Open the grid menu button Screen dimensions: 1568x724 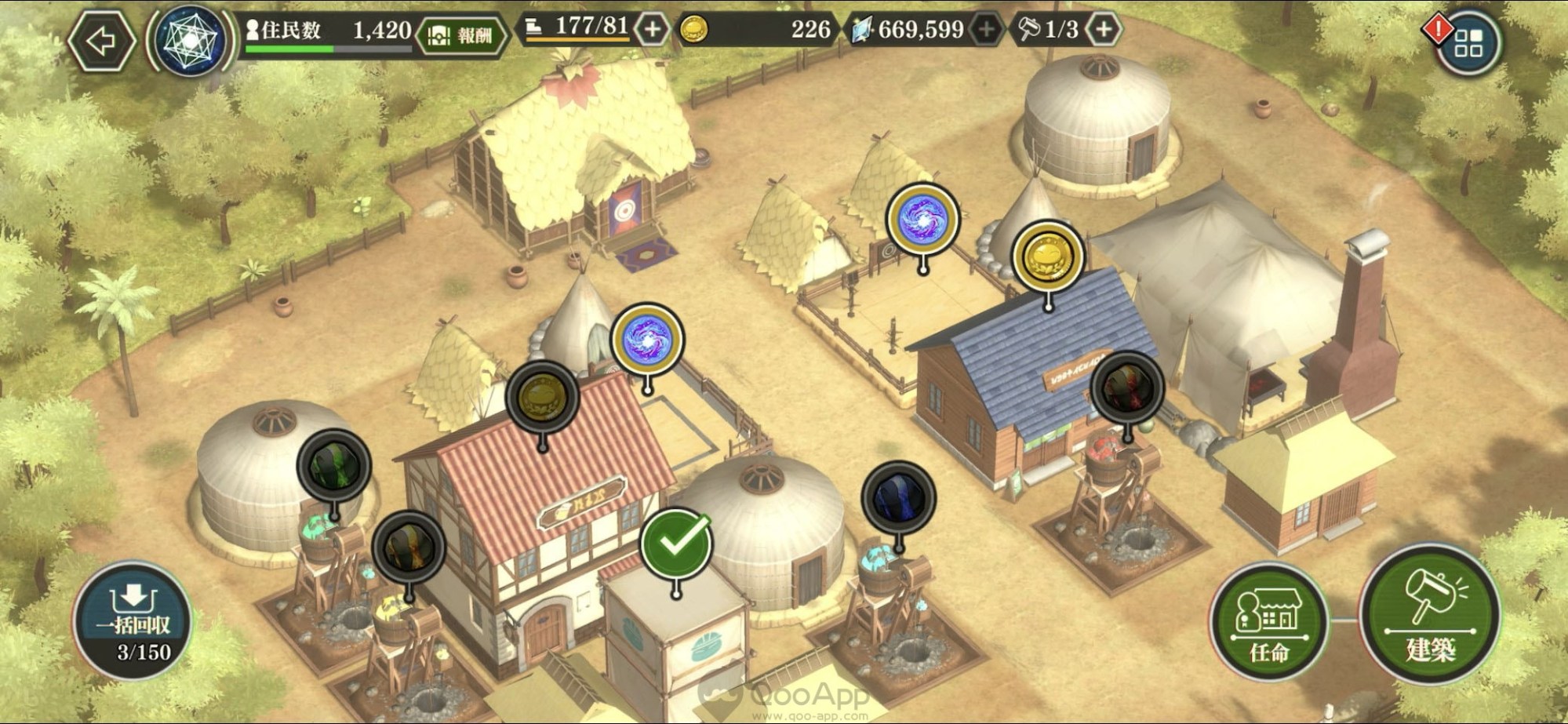click(1468, 44)
